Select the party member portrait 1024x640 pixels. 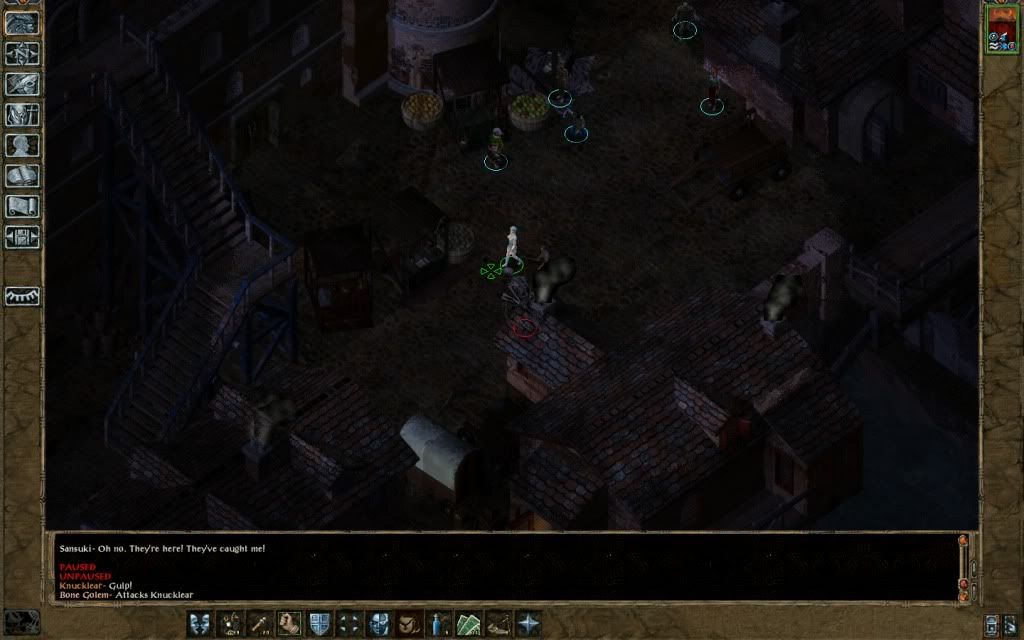[1000, 30]
